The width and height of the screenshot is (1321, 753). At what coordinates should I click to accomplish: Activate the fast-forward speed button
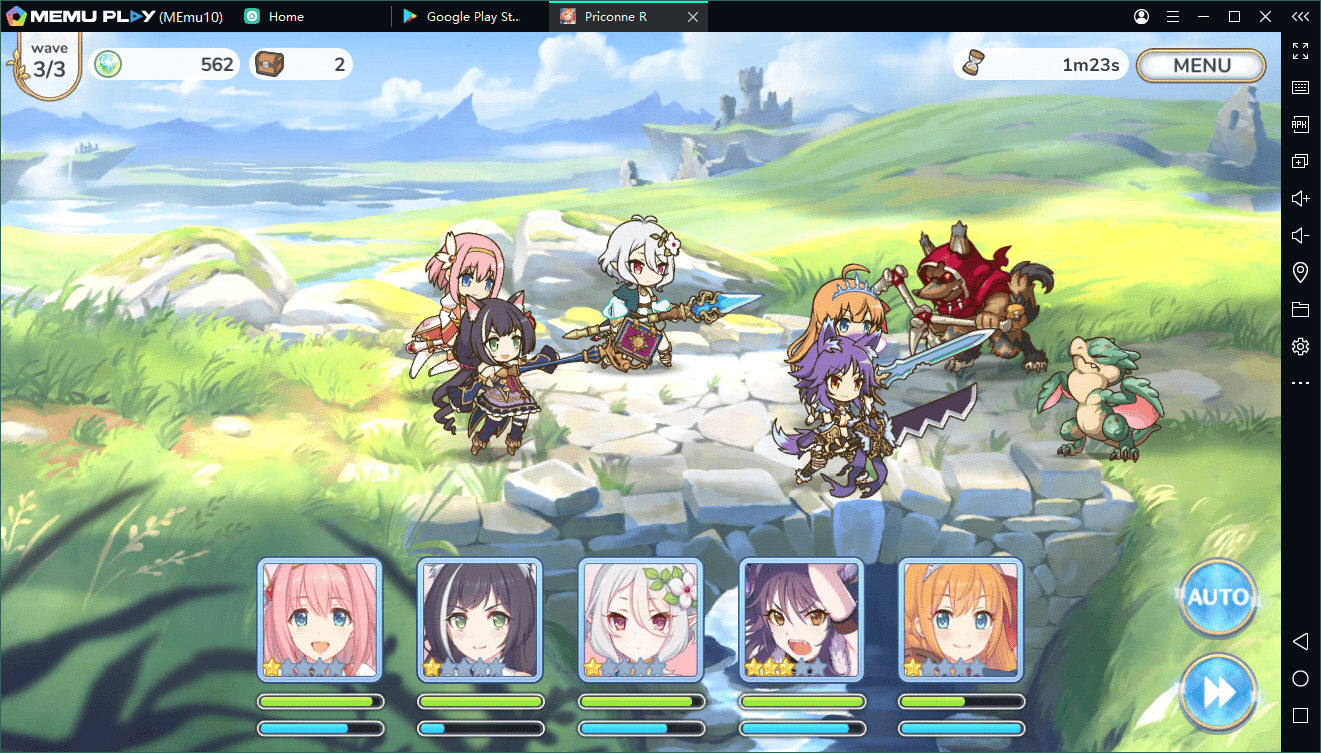click(x=1217, y=691)
